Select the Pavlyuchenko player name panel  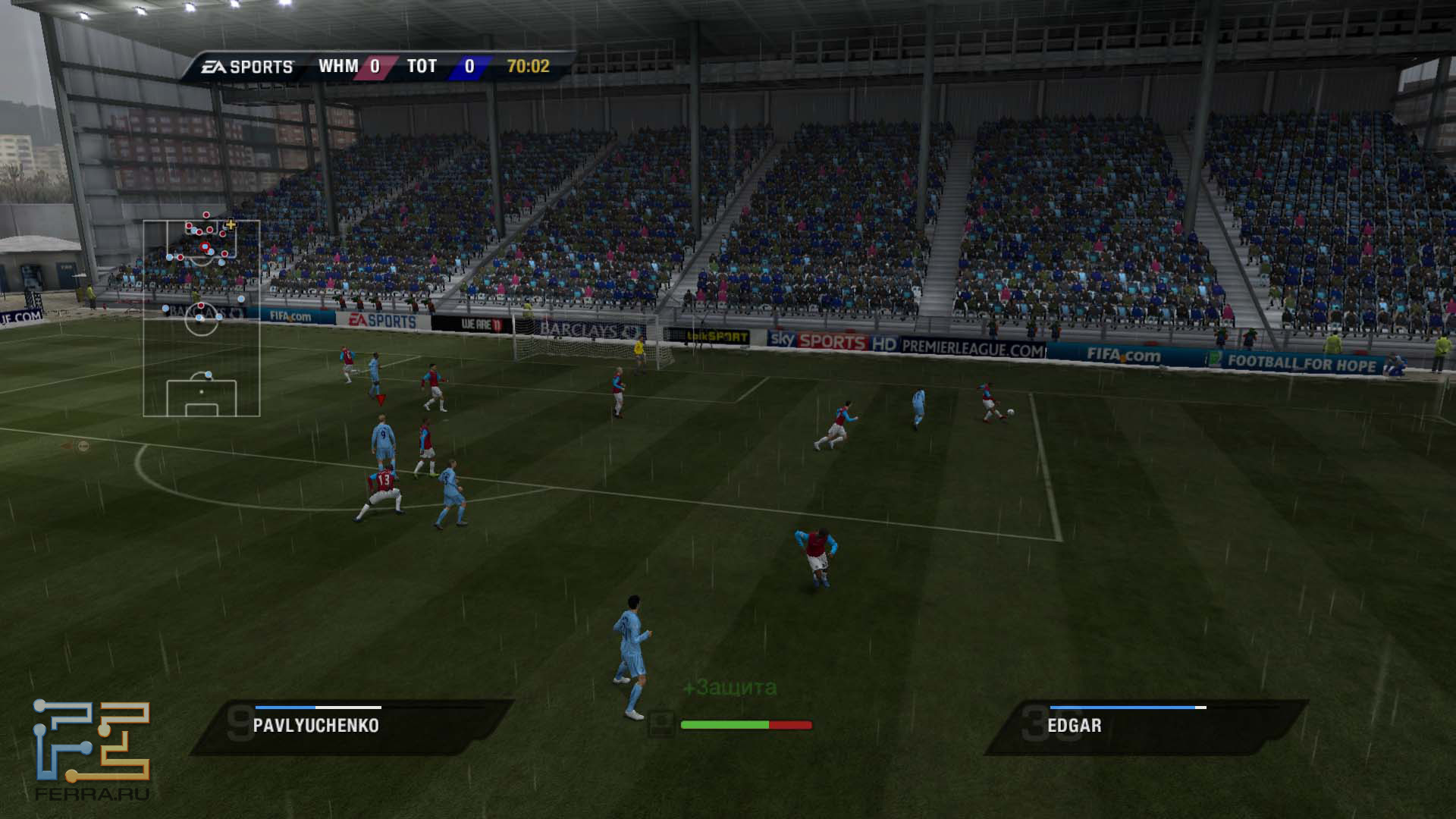350,726
